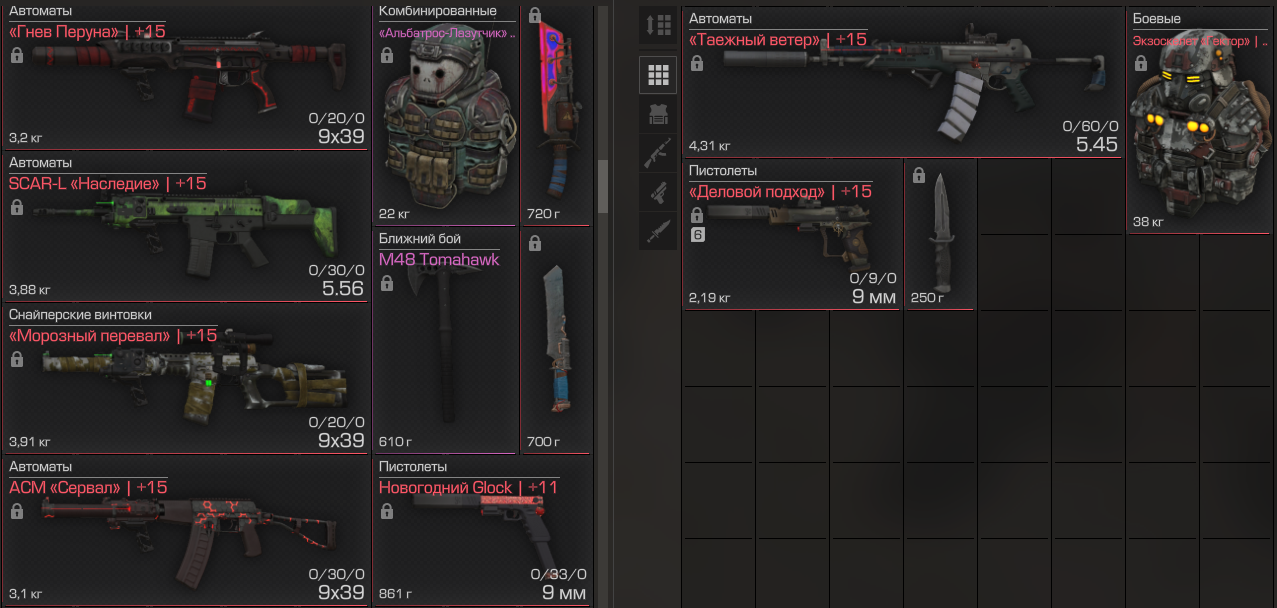This screenshot has height=608, width=1277.
Task: Click the «Деловой подход» pistol slot
Action: pos(792,235)
